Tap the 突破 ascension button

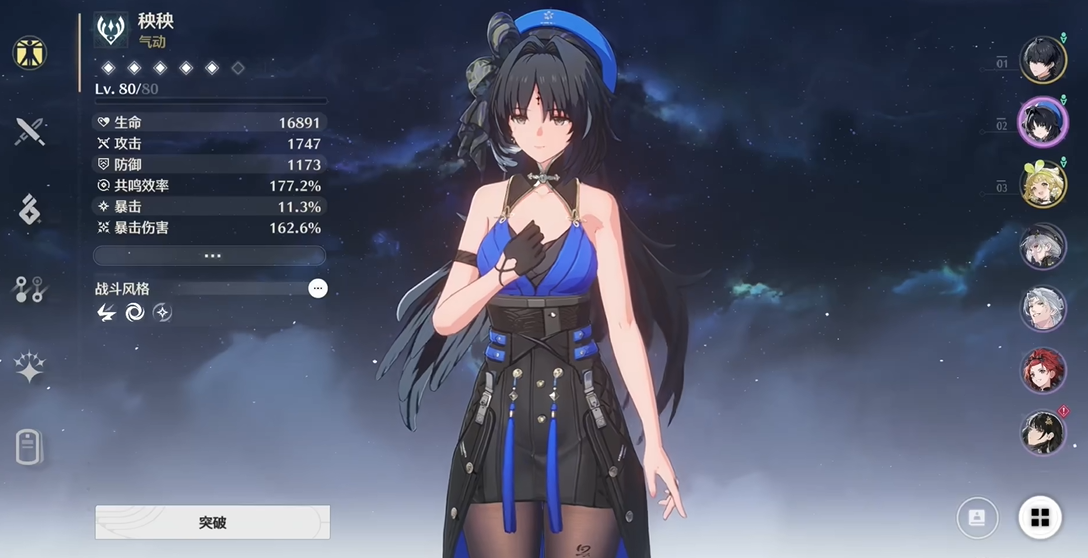pyautogui.click(x=212, y=522)
